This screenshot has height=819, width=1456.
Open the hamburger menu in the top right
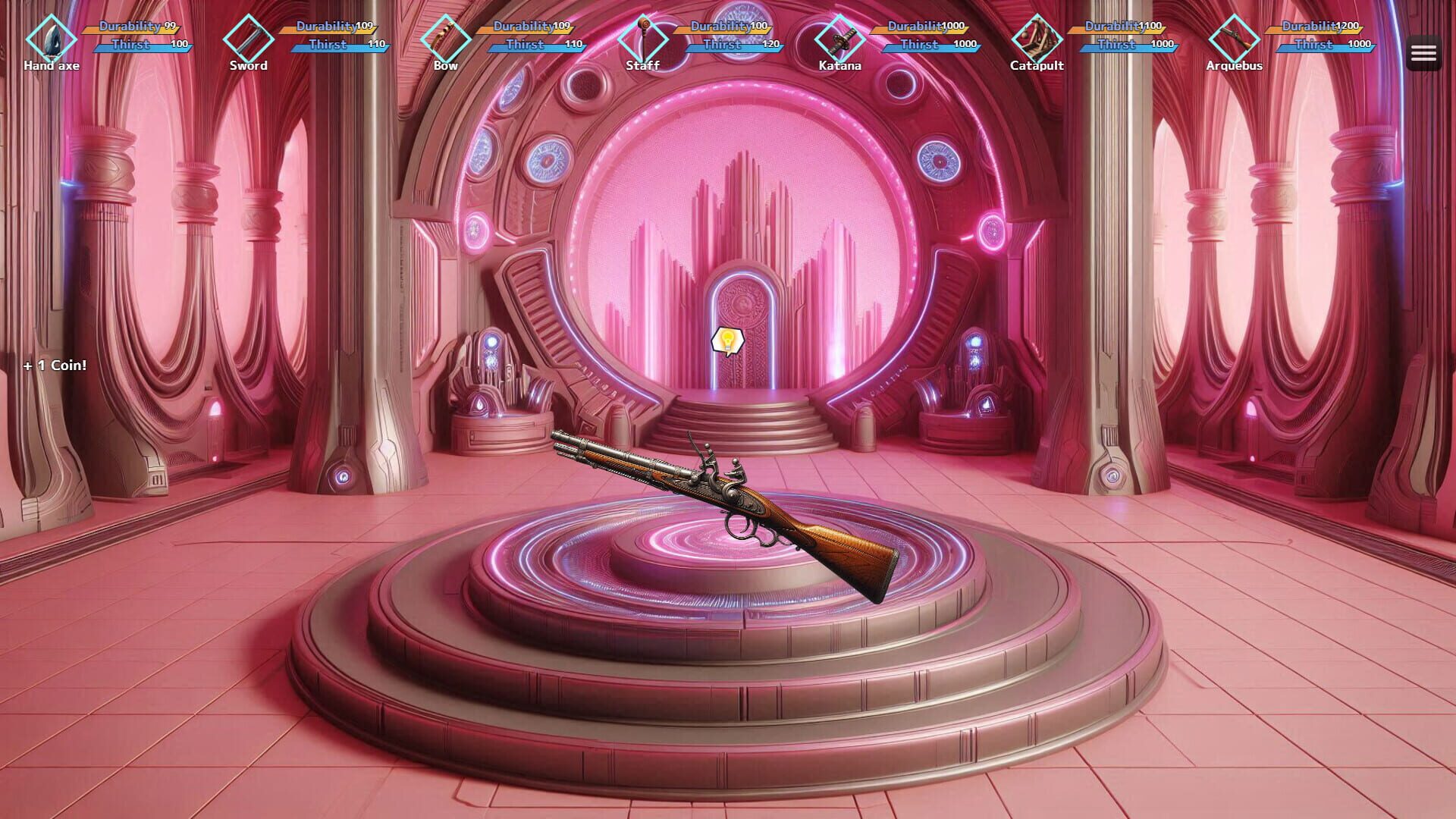point(1424,52)
